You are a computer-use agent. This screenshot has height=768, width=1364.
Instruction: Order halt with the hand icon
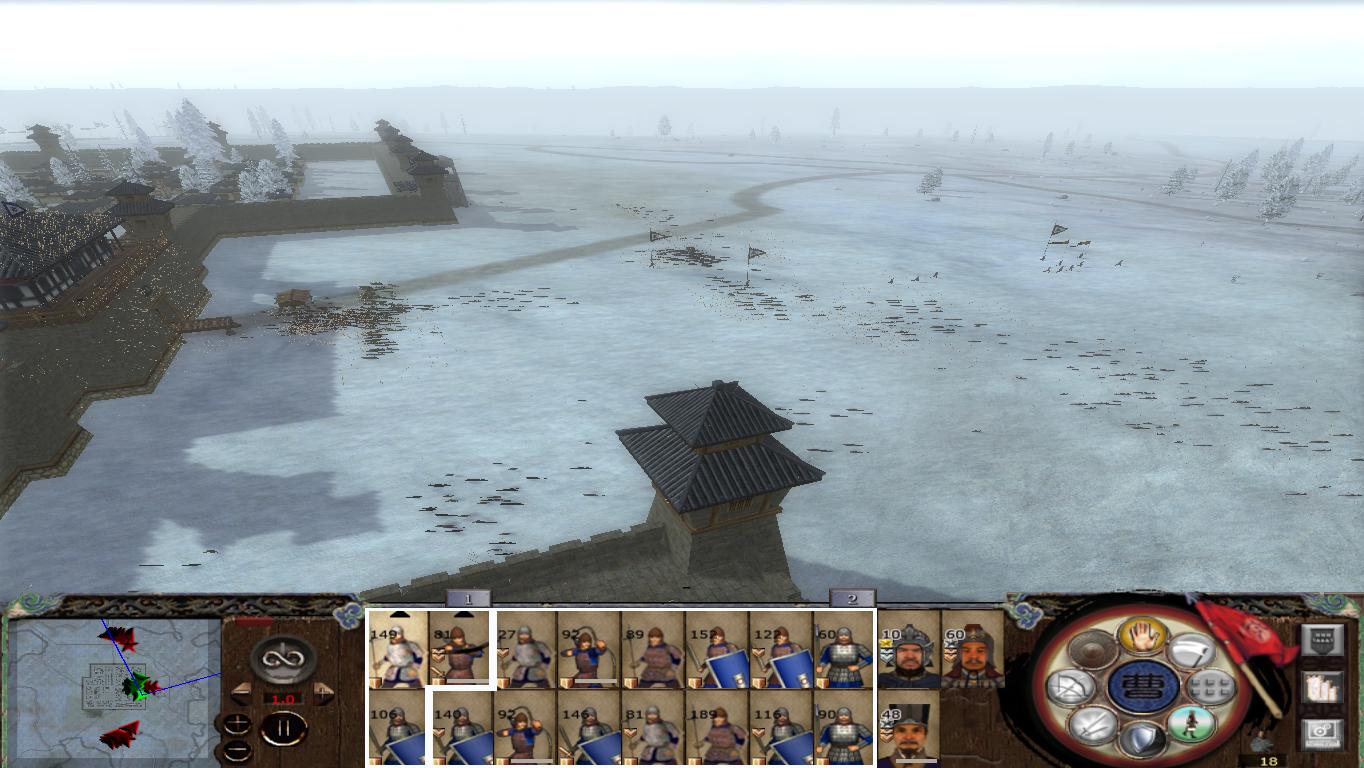(x=1141, y=634)
